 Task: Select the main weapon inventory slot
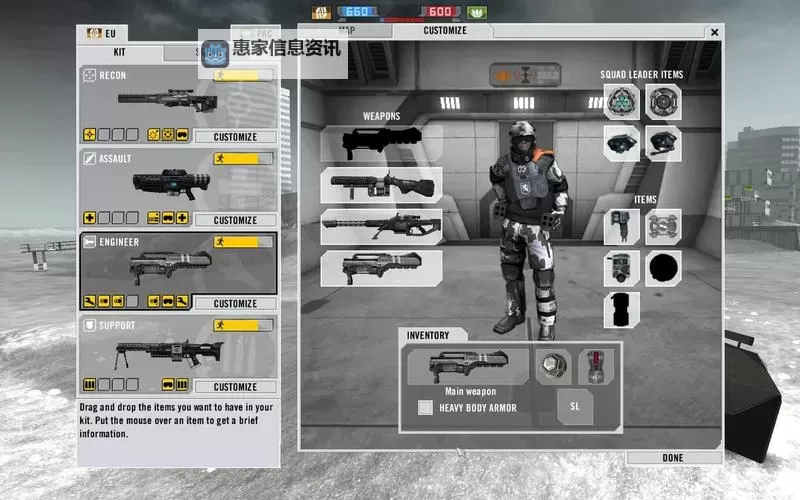[468, 366]
